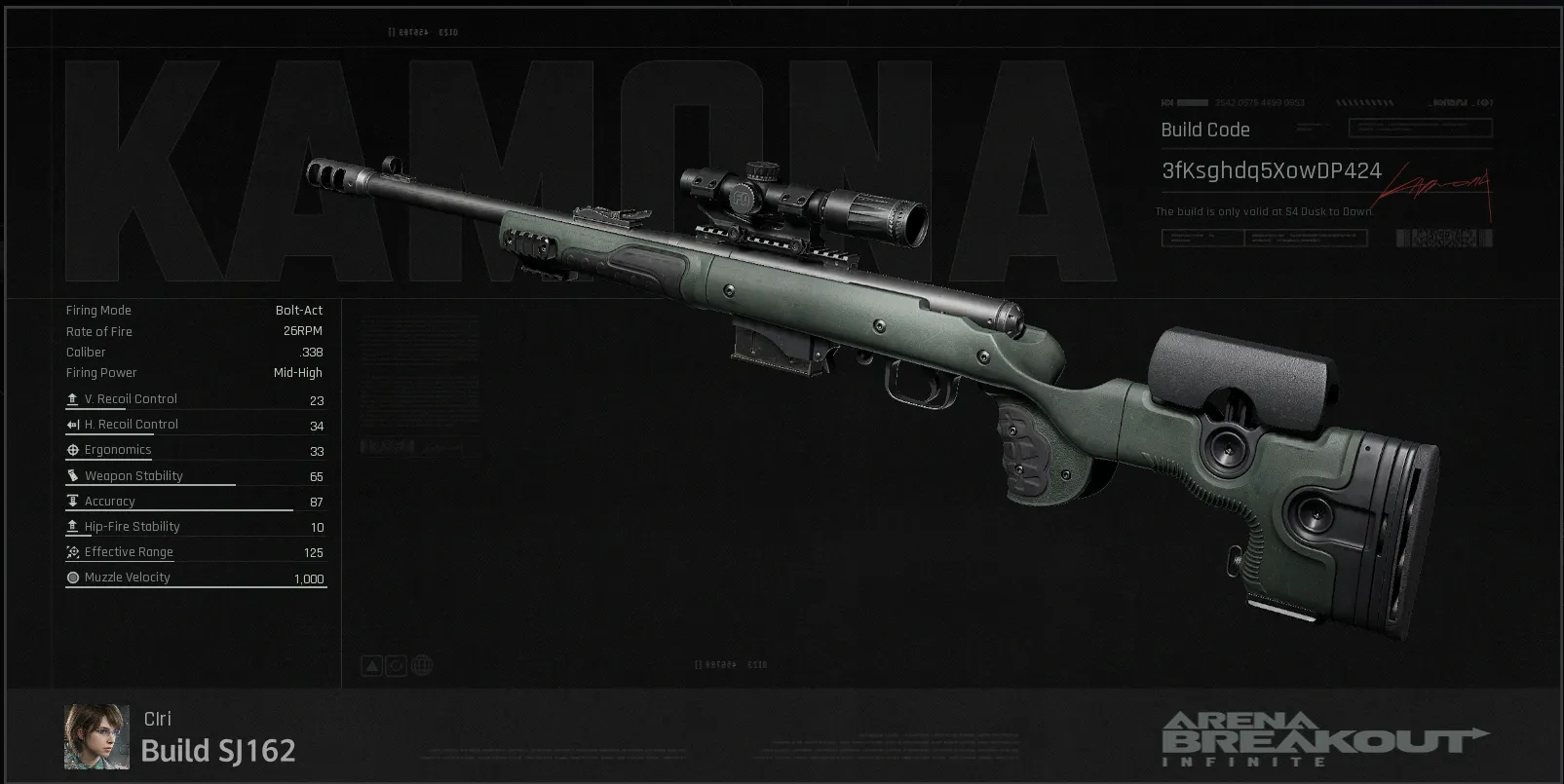
Task: Click the Clri player avatar portrait
Action: (x=96, y=736)
